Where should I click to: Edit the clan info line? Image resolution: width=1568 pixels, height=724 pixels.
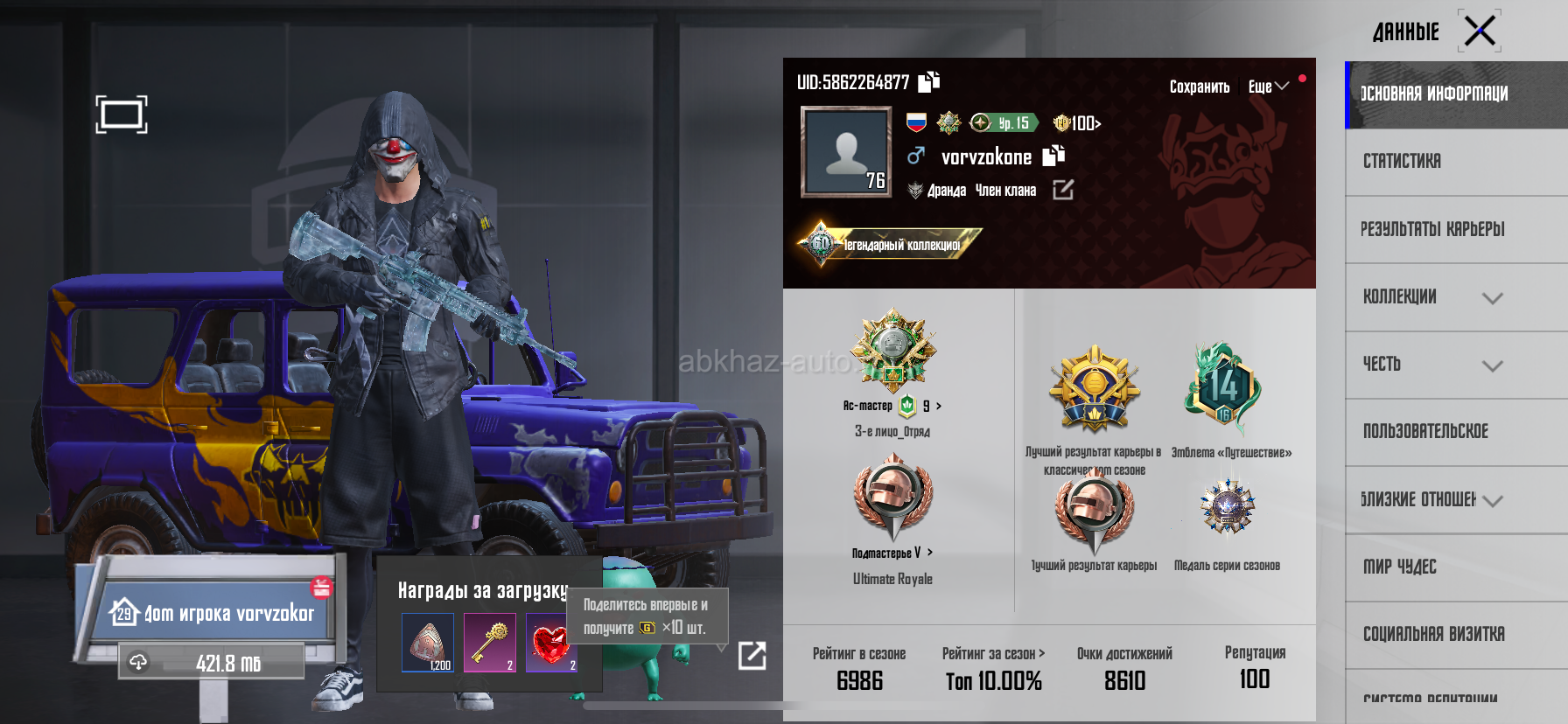(1063, 190)
